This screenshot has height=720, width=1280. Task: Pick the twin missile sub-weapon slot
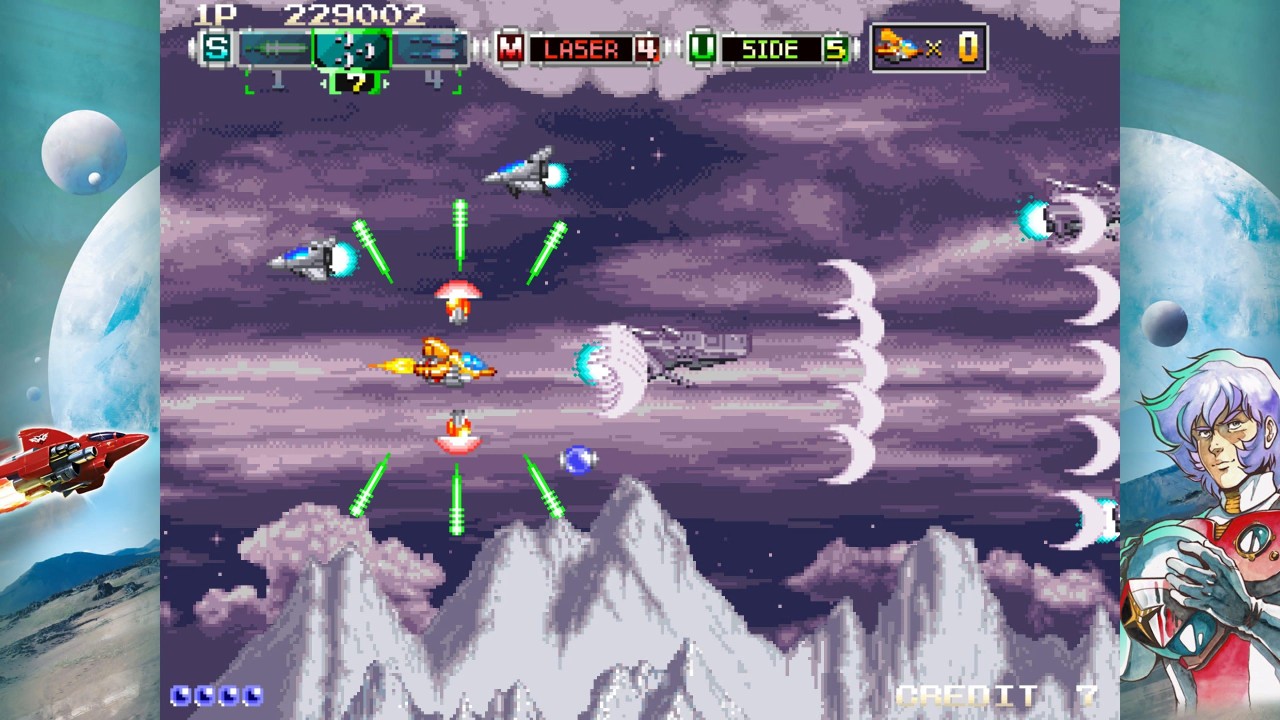430,48
